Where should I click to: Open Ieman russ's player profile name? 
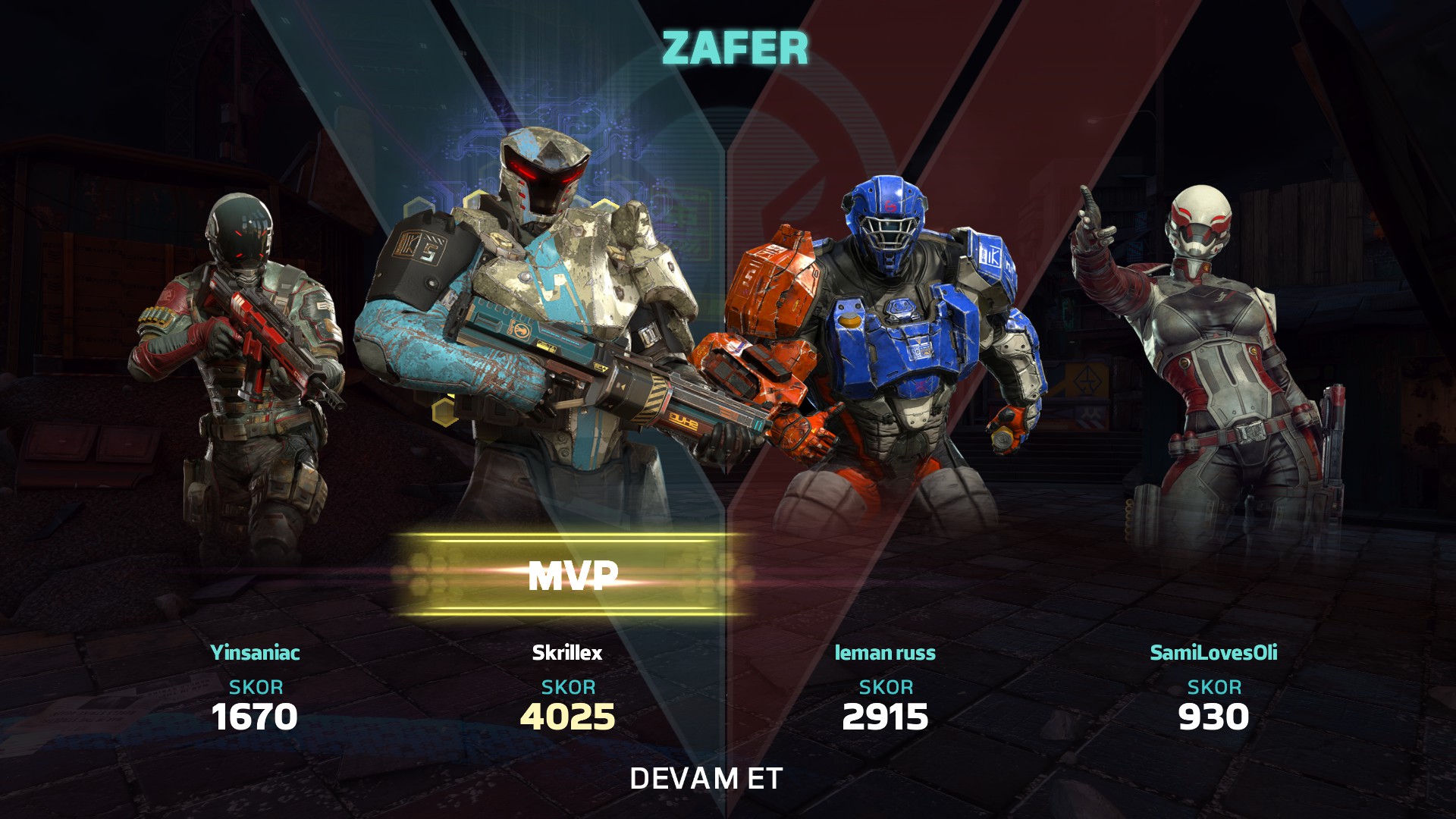pos(885,652)
